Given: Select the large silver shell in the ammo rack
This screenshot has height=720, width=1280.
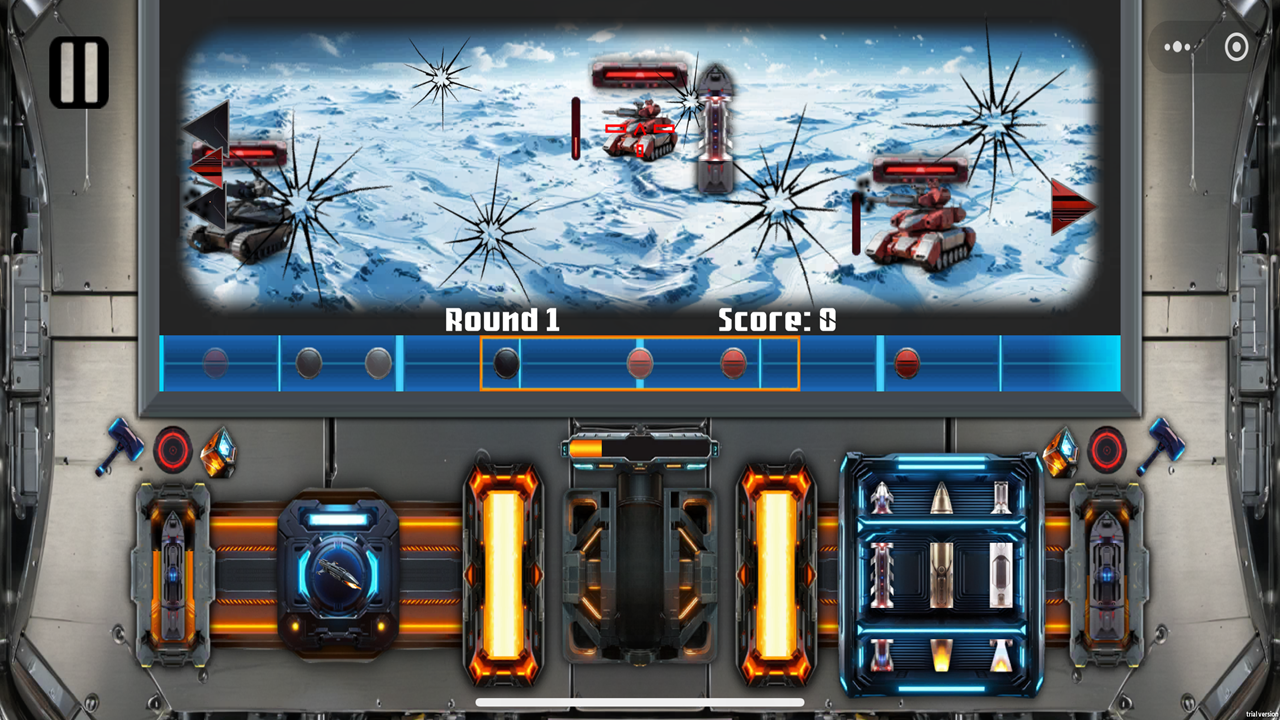Looking at the screenshot, I should click(1002, 575).
